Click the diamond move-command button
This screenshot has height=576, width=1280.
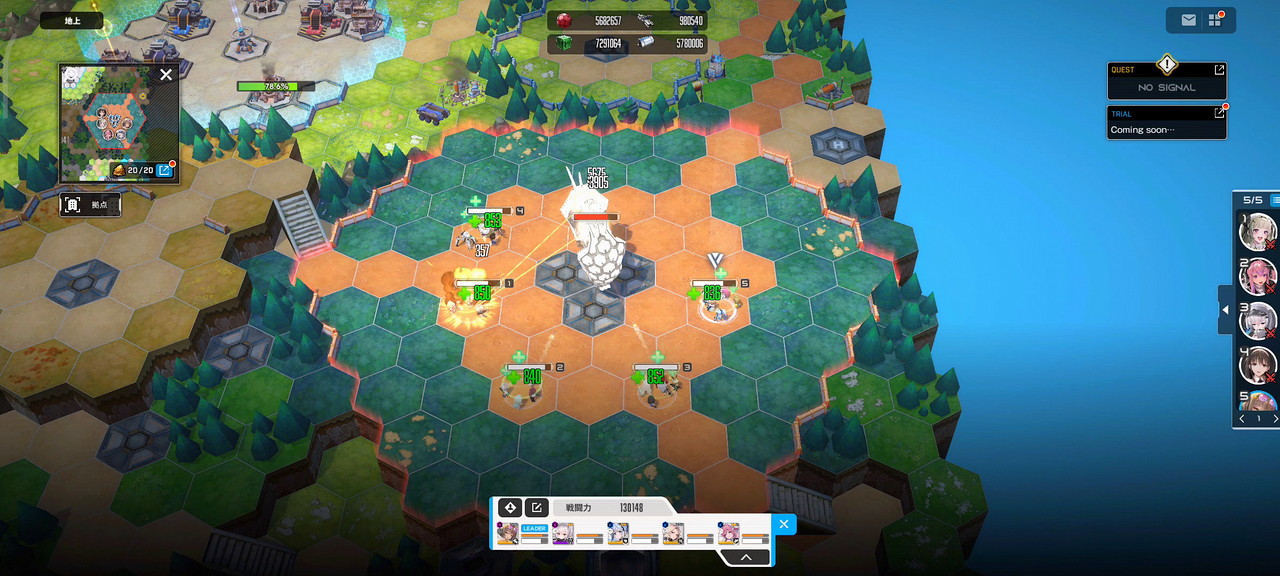509,508
